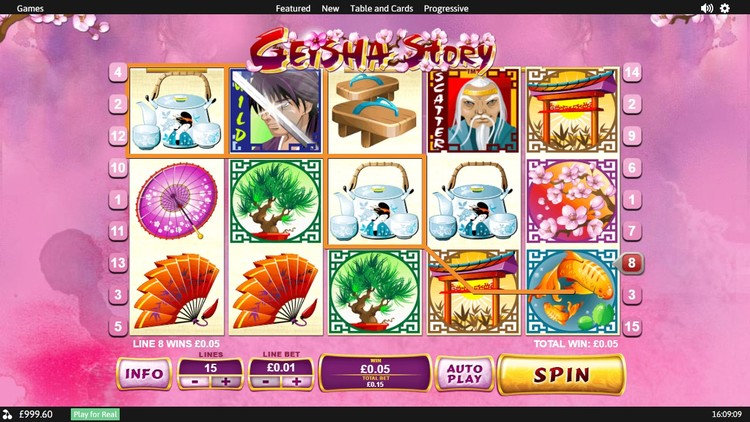Show the Progressive games category
Image resolution: width=750 pixels, height=422 pixels.
[x=446, y=8]
